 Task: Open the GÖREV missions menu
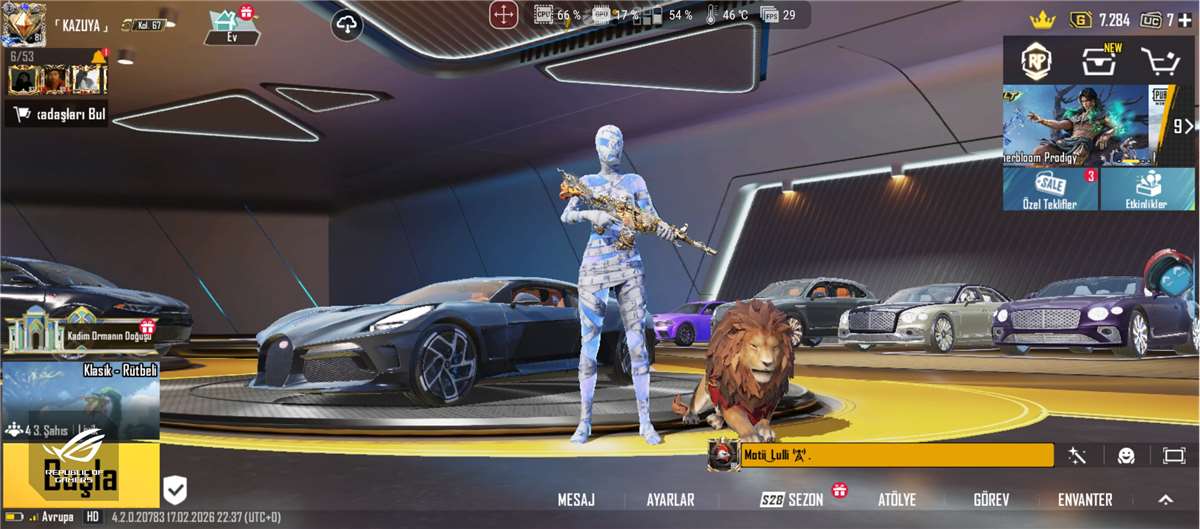991,499
